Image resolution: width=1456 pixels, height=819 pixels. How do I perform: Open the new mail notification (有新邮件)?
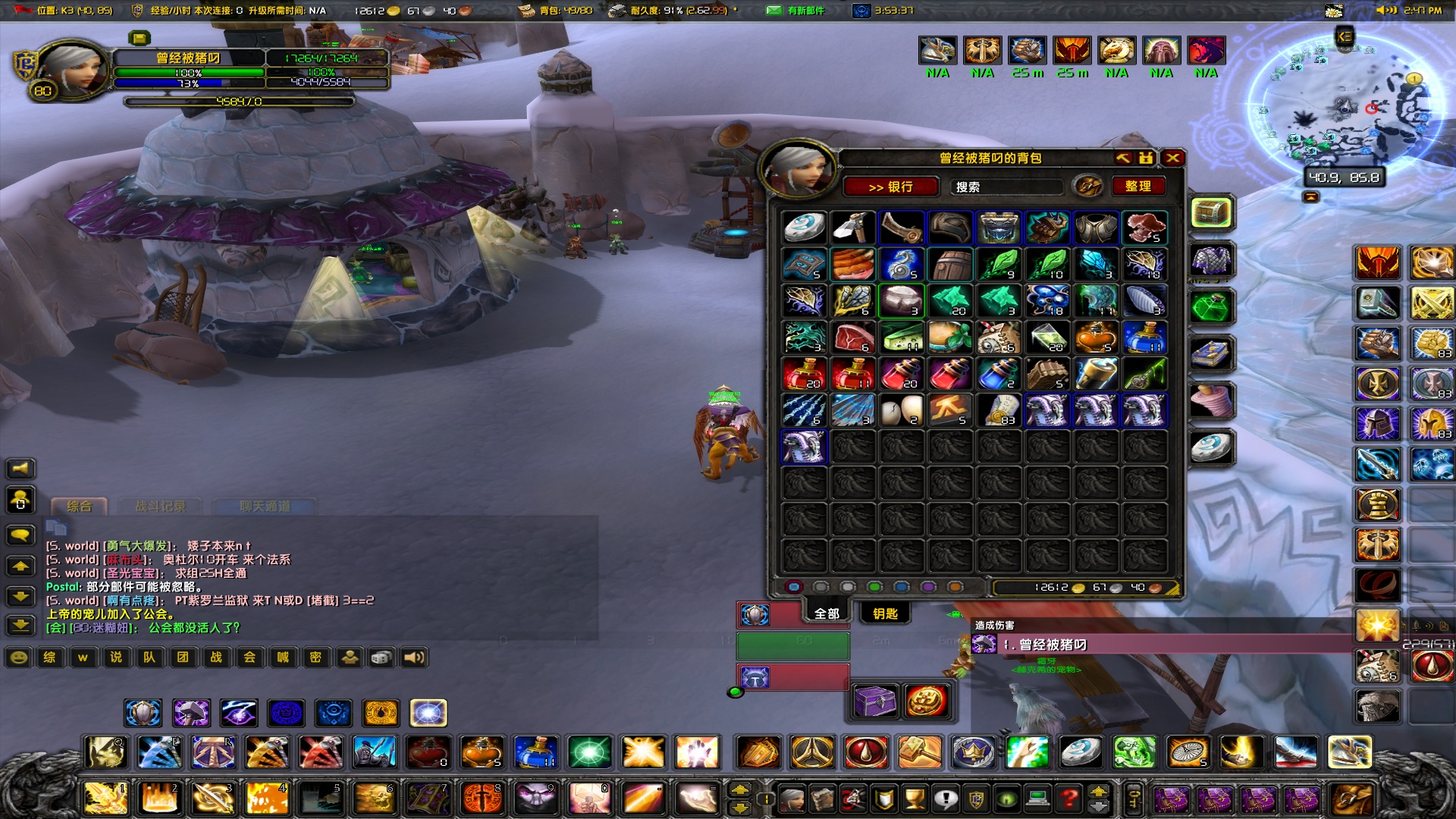(796, 11)
